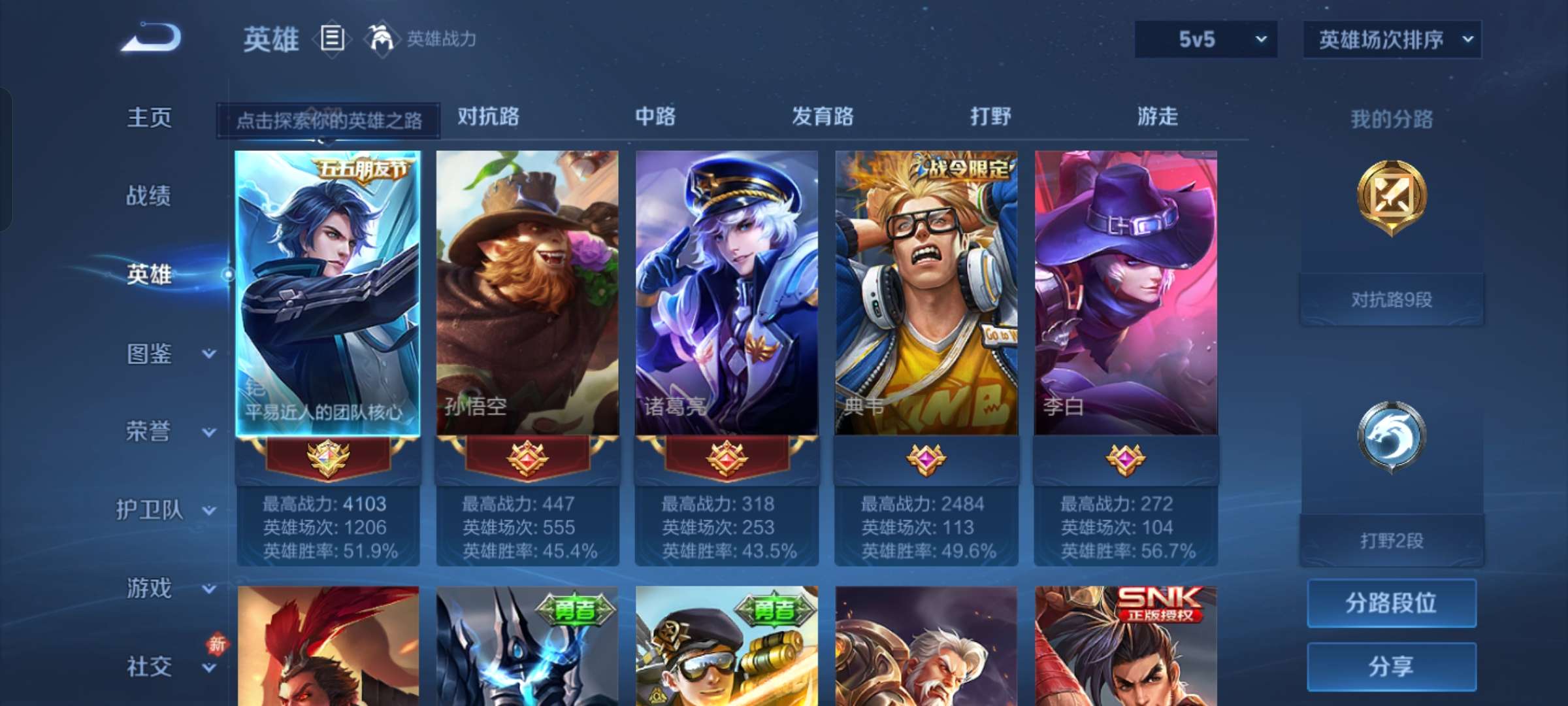The height and width of the screenshot is (706, 1568).
Task: Open the 英雄场次排序 sorting dropdown
Action: (x=1392, y=39)
